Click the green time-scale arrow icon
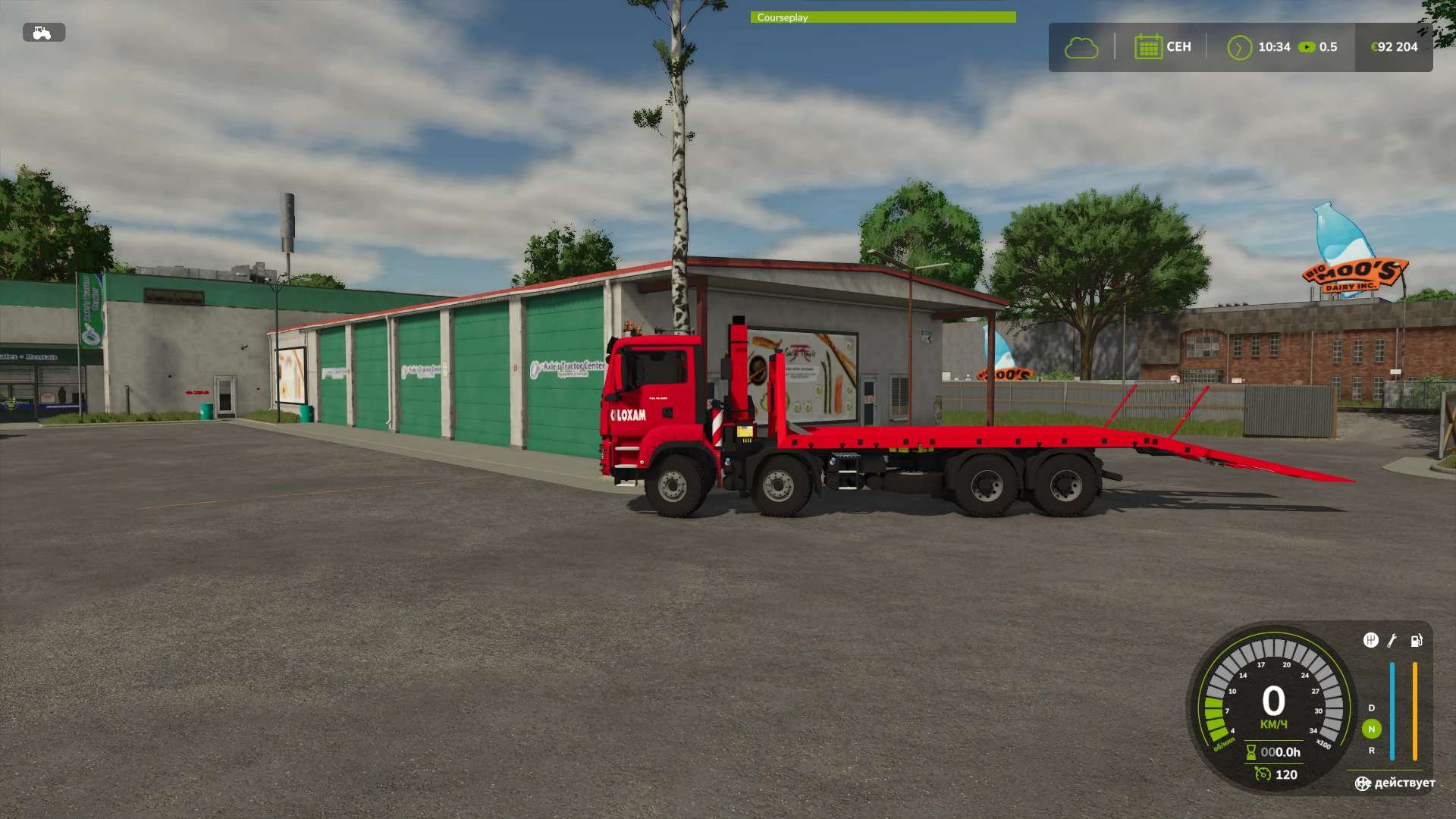Image resolution: width=1456 pixels, height=819 pixels. [1239, 48]
